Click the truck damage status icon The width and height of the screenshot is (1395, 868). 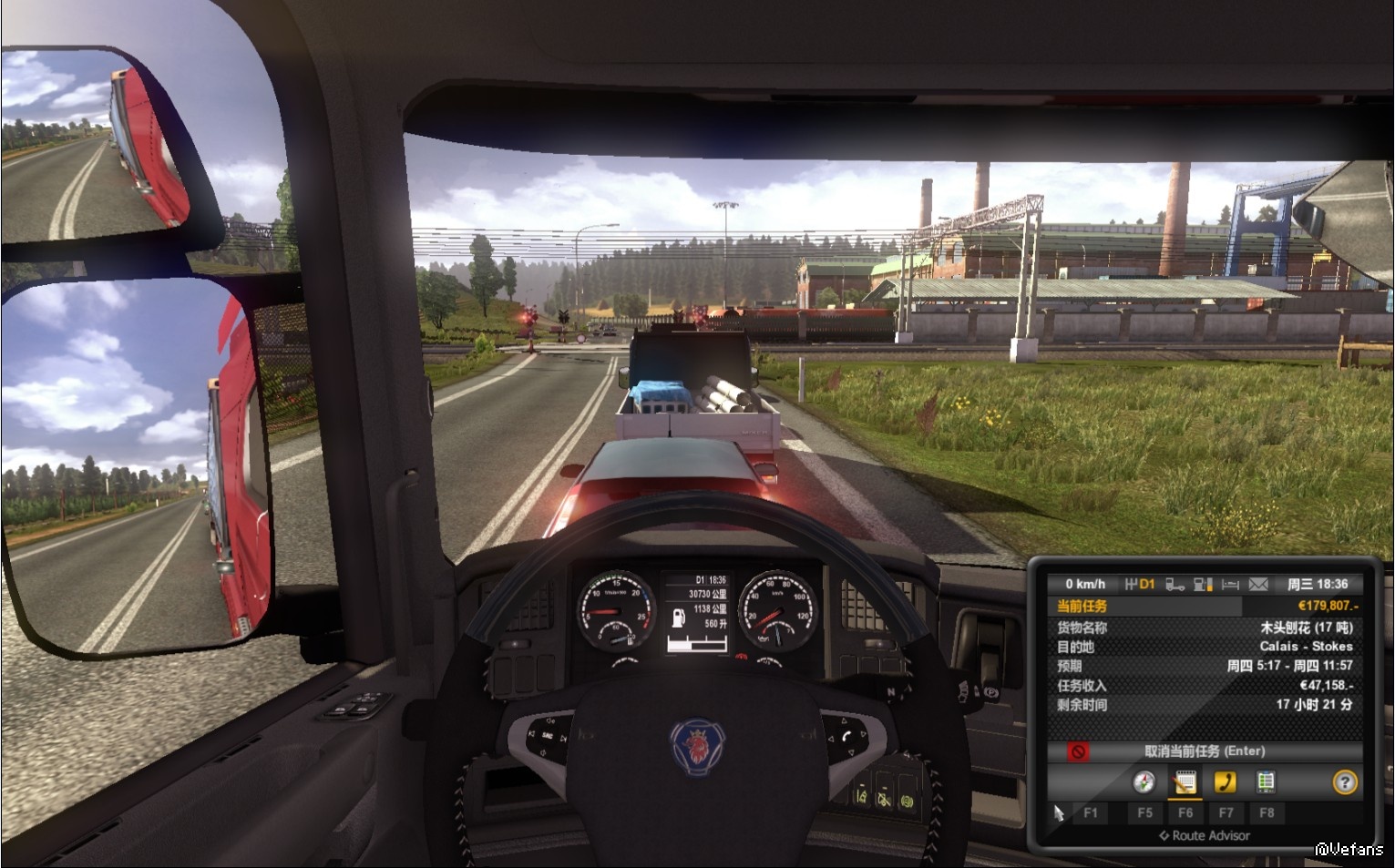[x=1175, y=584]
